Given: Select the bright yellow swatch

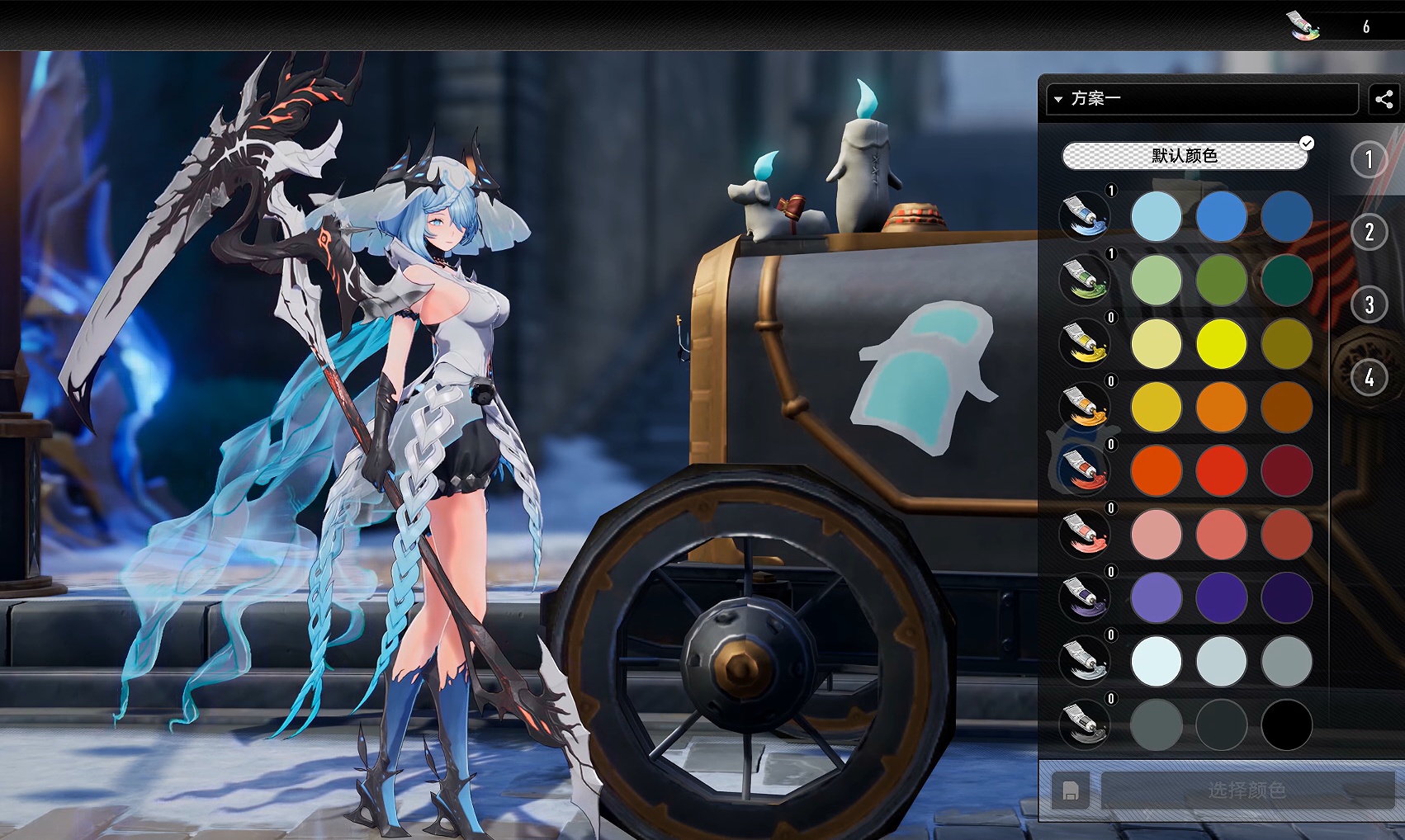Looking at the screenshot, I should click(x=1221, y=343).
